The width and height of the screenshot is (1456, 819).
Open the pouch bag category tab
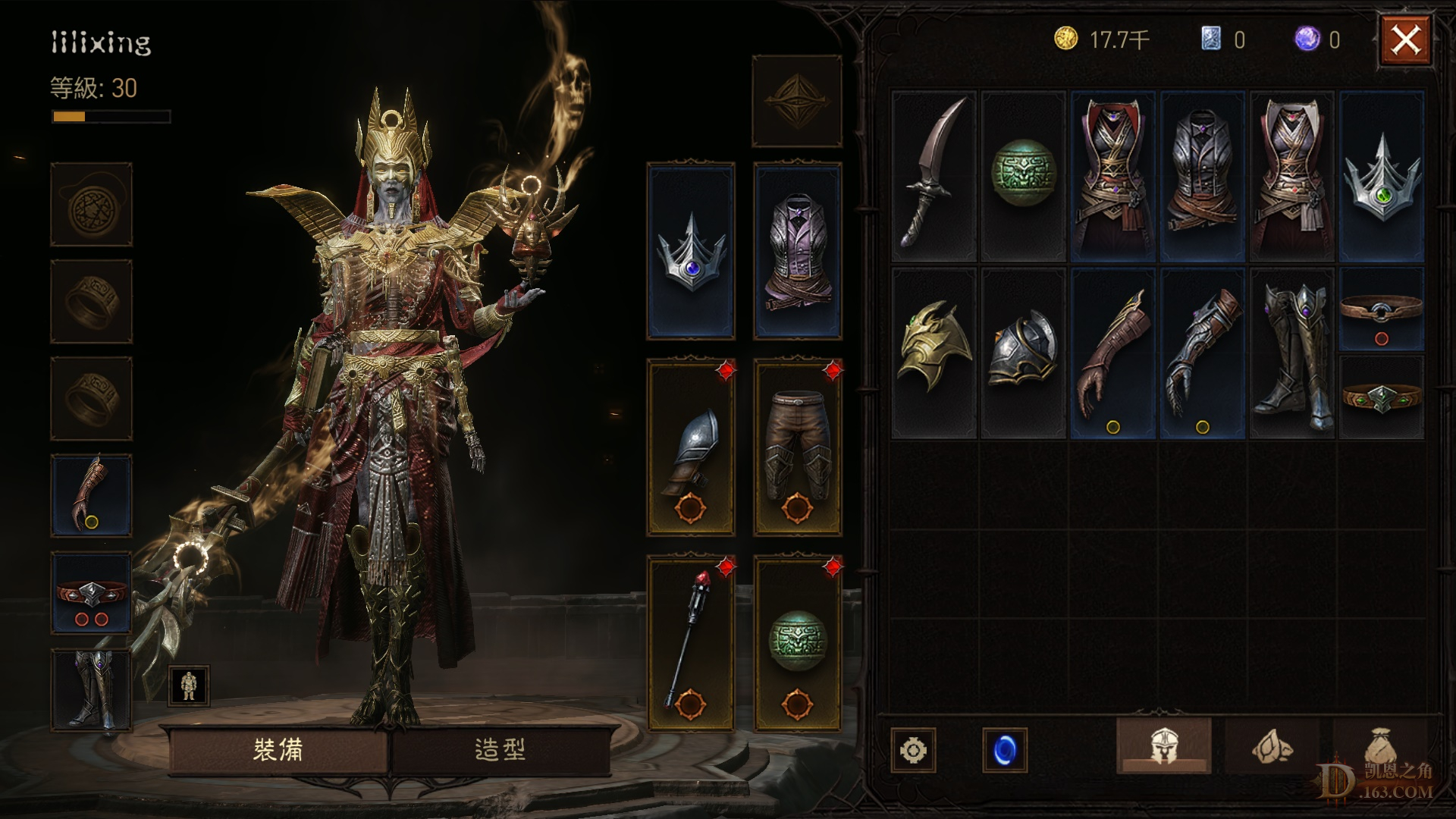1379,747
